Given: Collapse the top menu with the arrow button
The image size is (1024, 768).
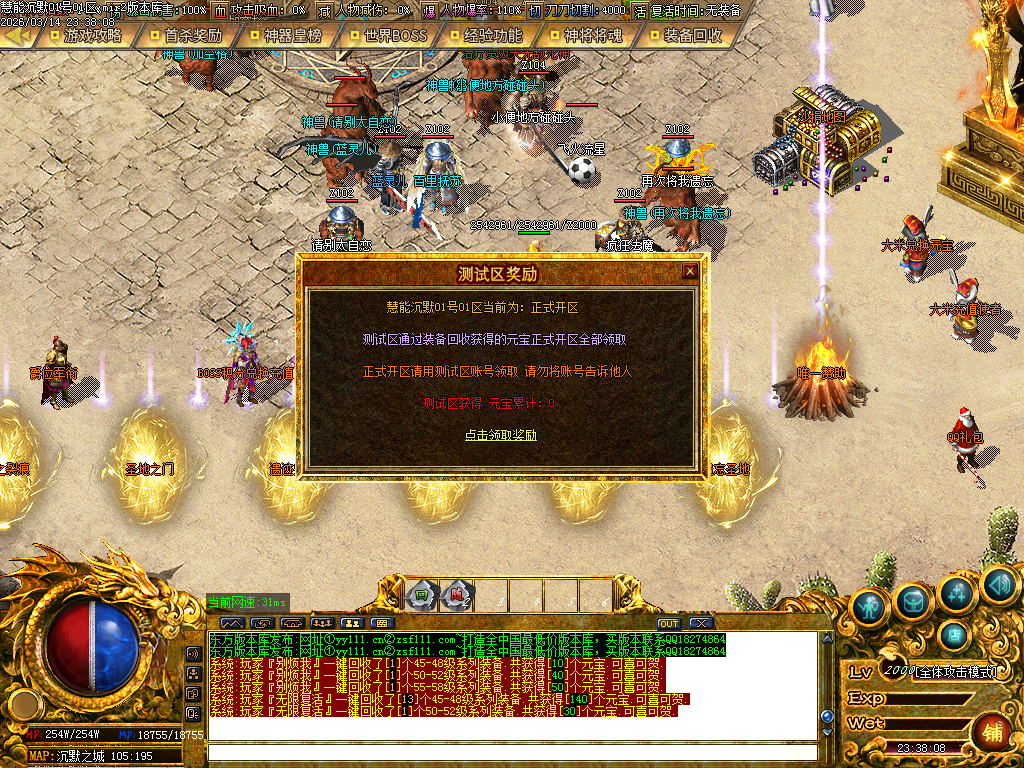Looking at the screenshot, I should pos(15,36).
